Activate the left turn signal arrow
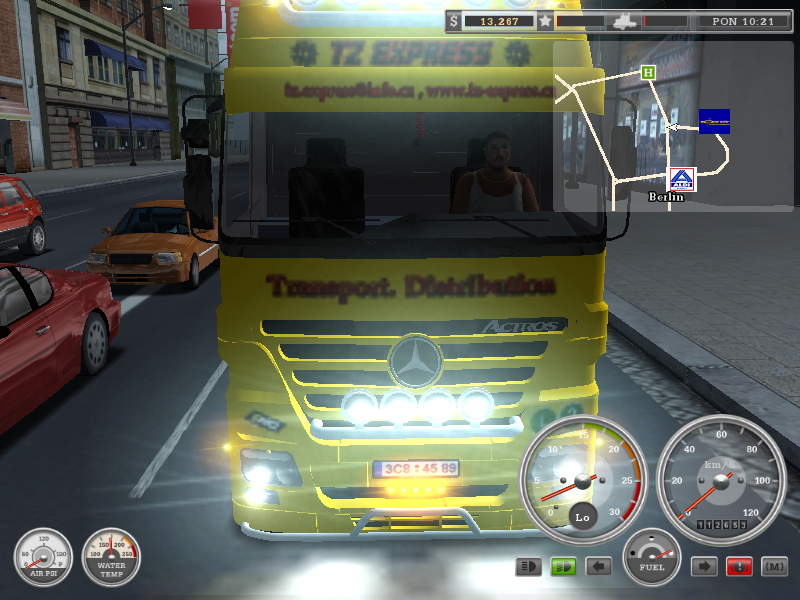800x600 pixels. tap(598, 567)
